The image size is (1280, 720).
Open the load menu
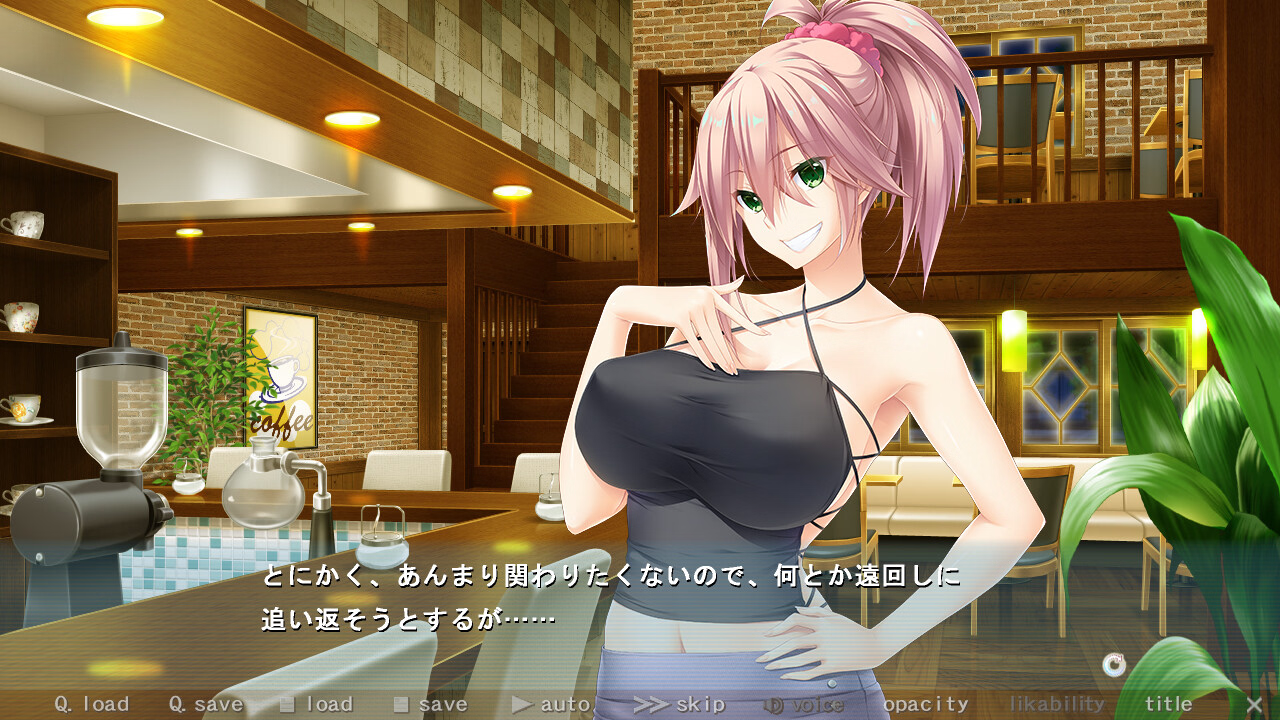point(317,704)
